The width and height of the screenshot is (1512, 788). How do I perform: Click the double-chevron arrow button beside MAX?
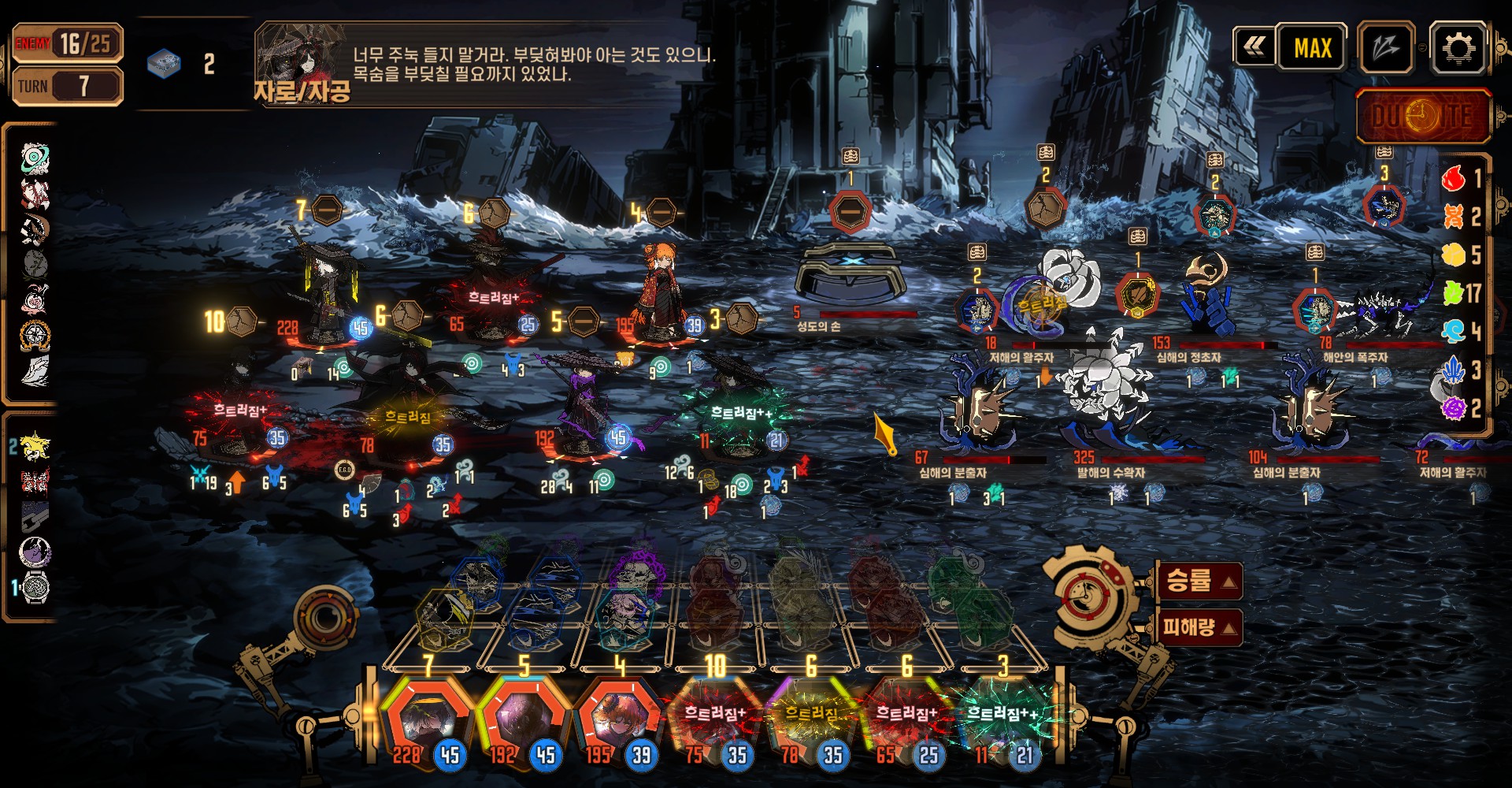[x=1254, y=48]
